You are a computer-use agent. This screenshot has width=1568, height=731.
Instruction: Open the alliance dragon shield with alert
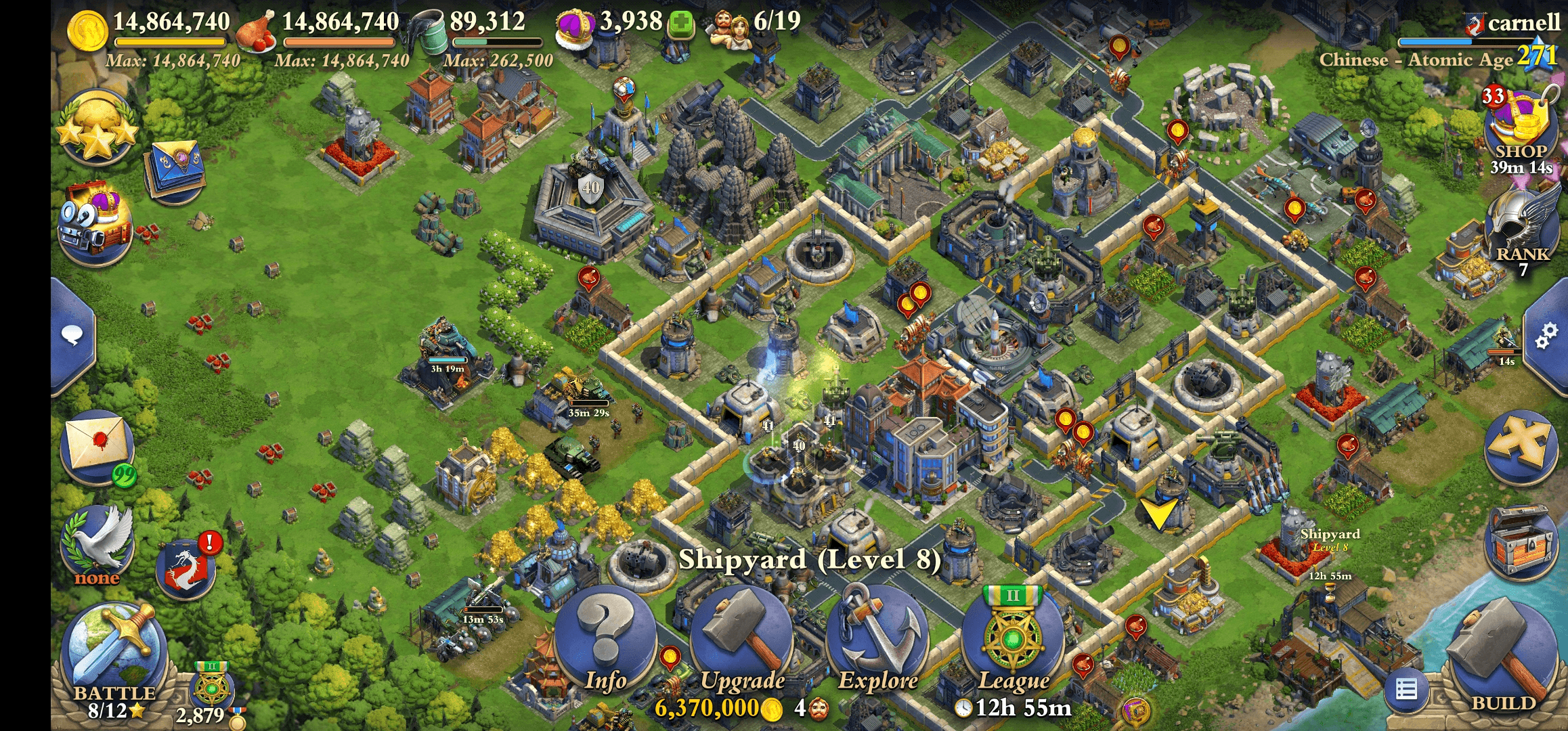click(186, 567)
